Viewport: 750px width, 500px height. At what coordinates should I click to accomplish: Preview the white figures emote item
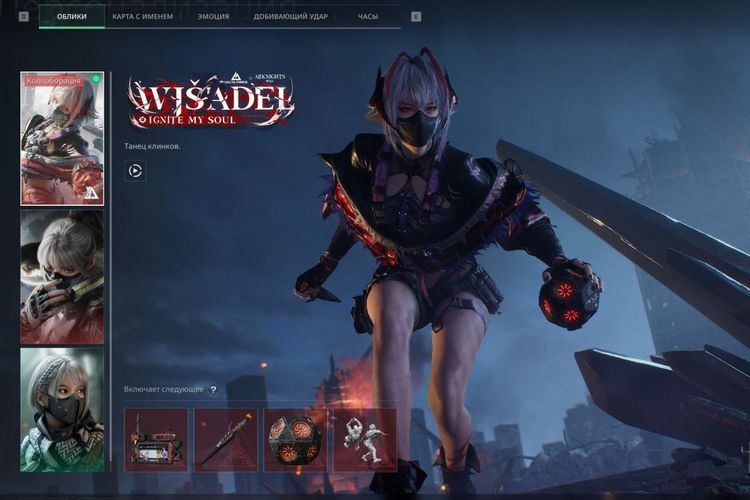pyautogui.click(x=364, y=439)
